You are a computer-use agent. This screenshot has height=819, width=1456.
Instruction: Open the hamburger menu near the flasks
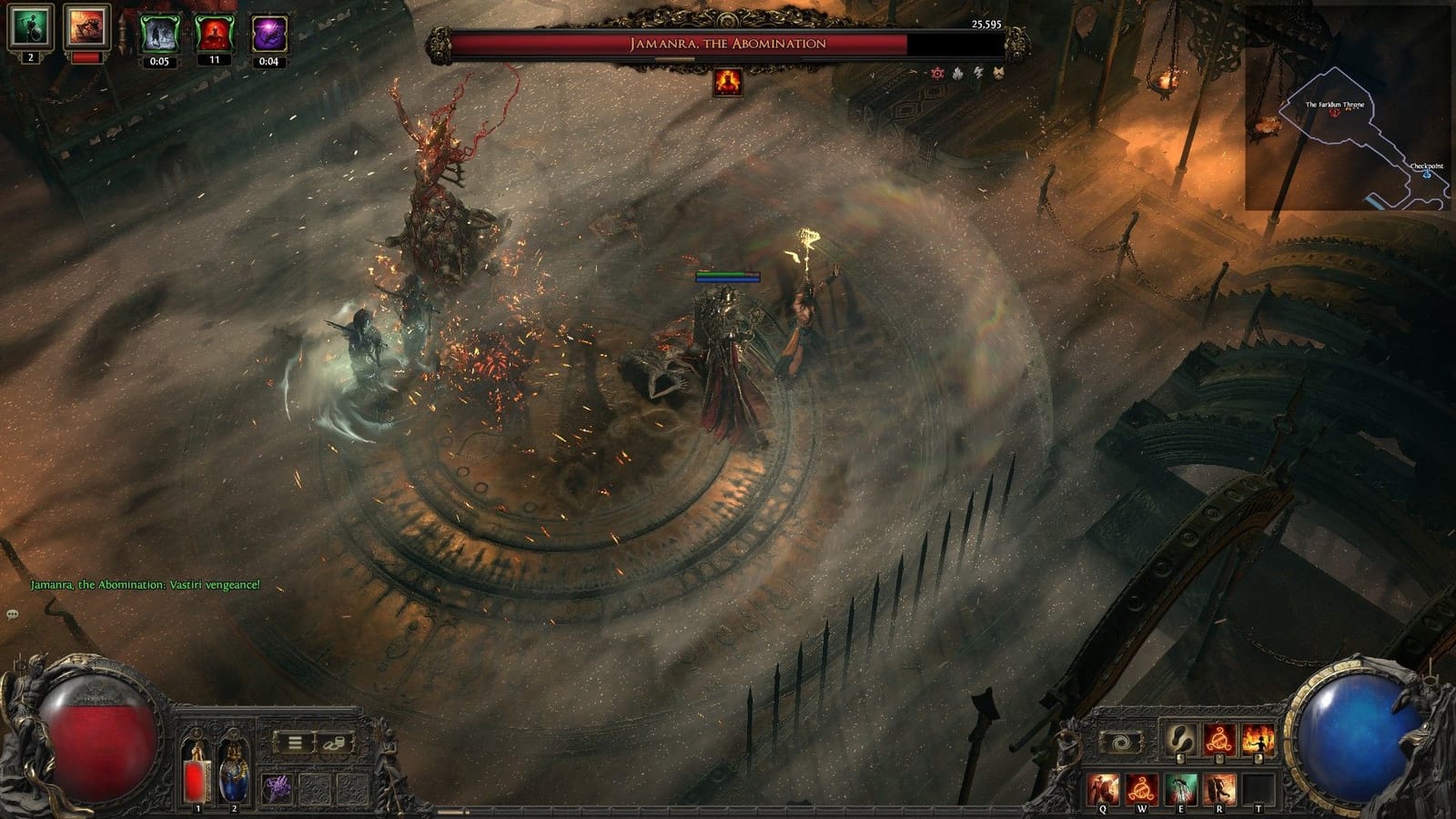294,742
